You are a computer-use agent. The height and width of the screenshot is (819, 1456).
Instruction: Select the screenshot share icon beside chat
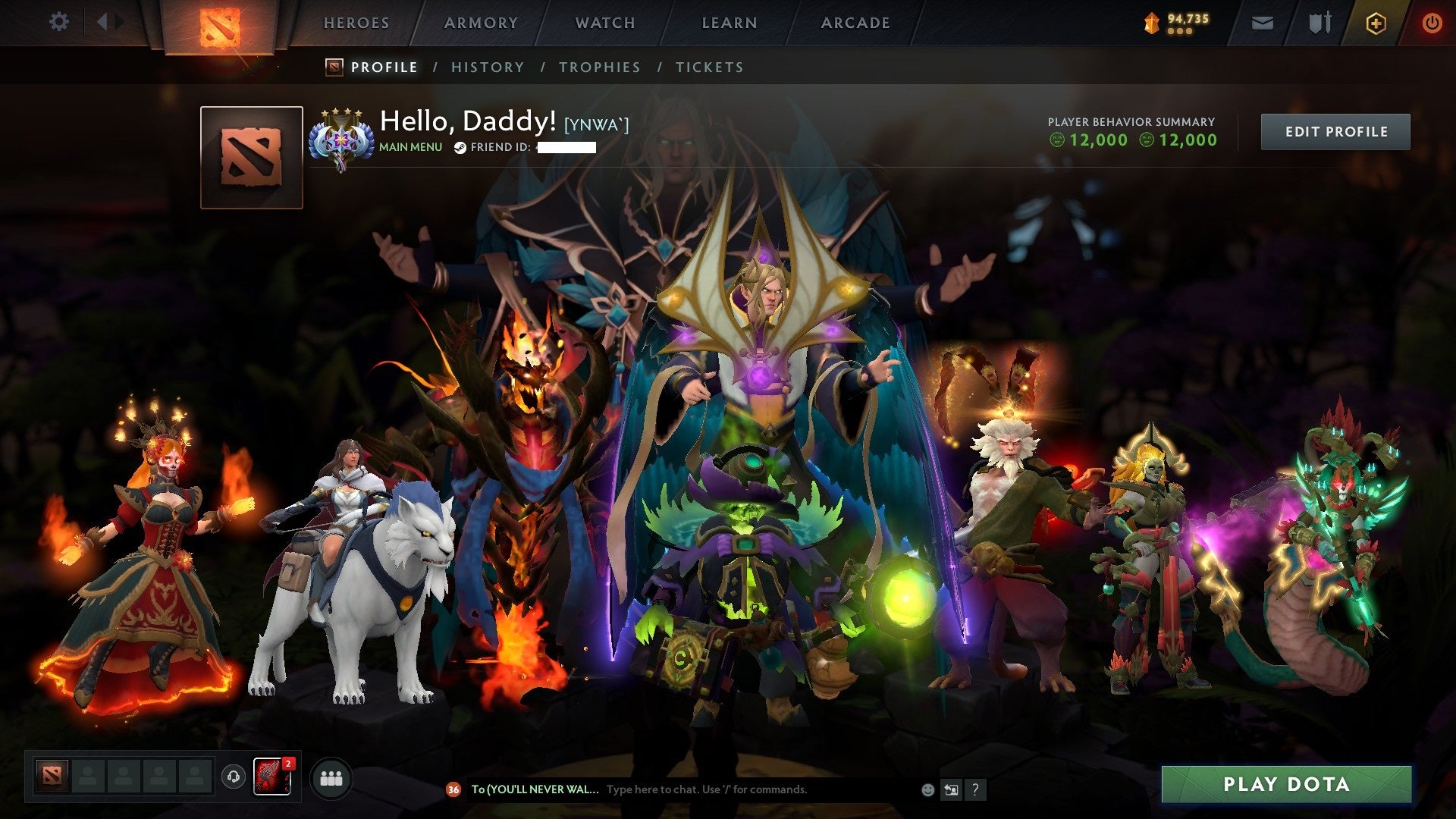pos(951,789)
